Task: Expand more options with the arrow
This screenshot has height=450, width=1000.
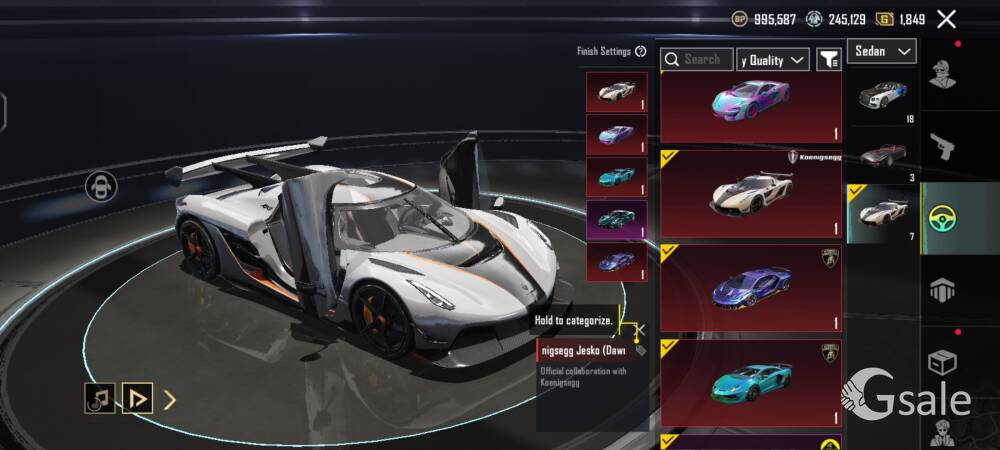Action: click(x=170, y=400)
